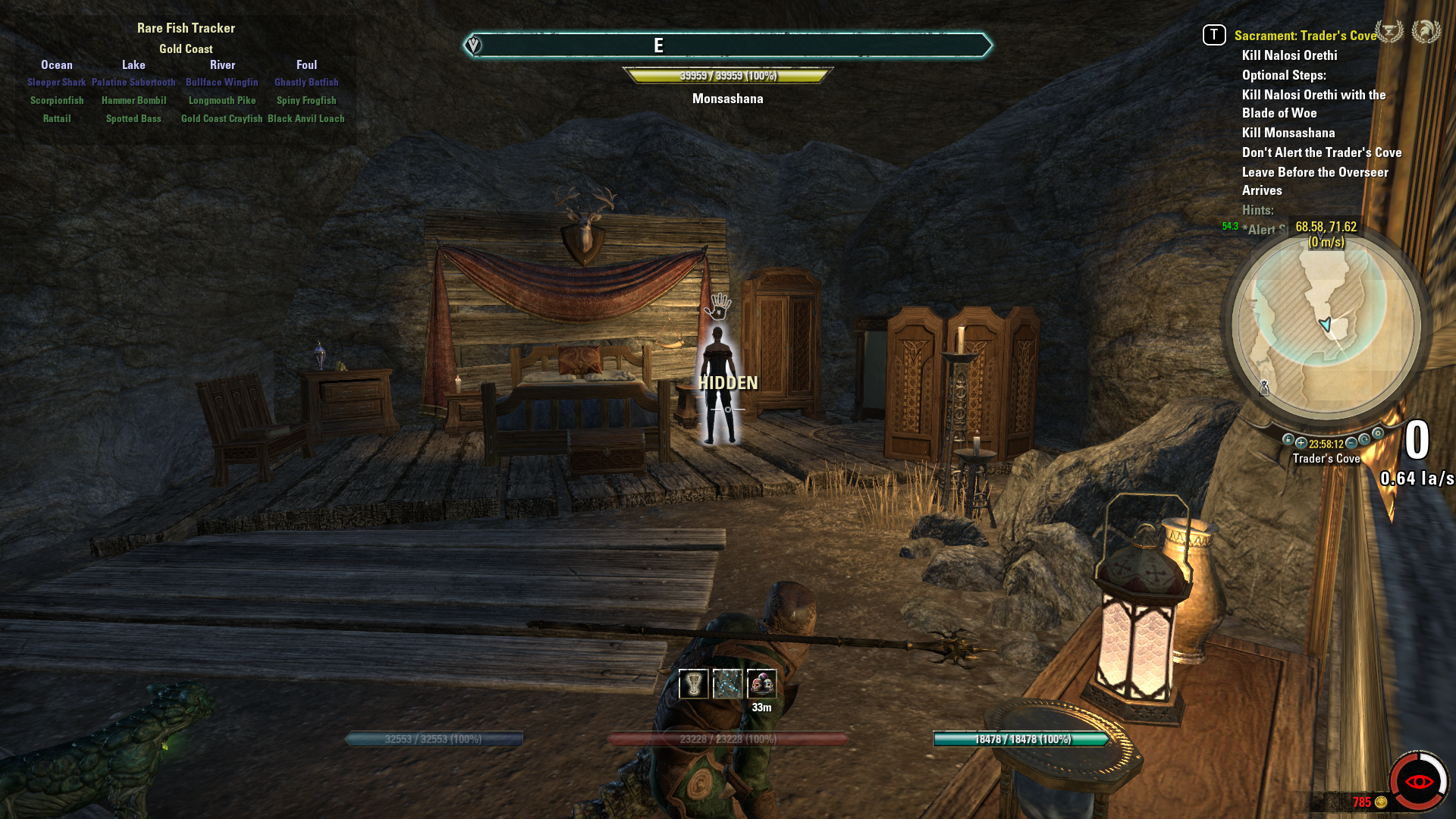Click the red eye stealth indicator
The height and width of the screenshot is (819, 1456).
click(x=1418, y=781)
